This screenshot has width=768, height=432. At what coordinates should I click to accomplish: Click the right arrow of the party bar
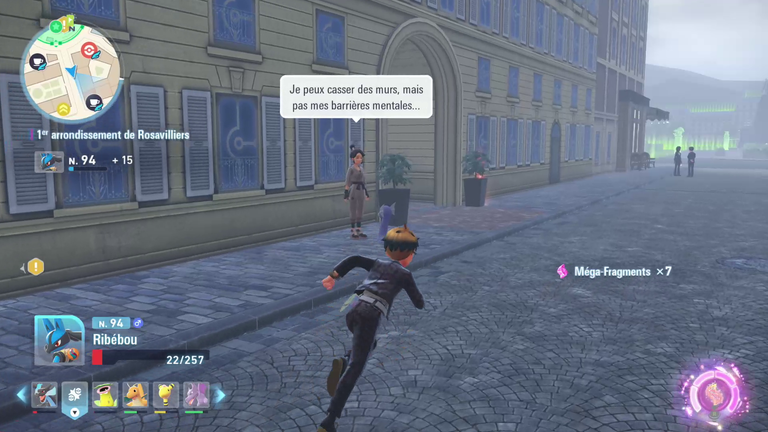220,395
